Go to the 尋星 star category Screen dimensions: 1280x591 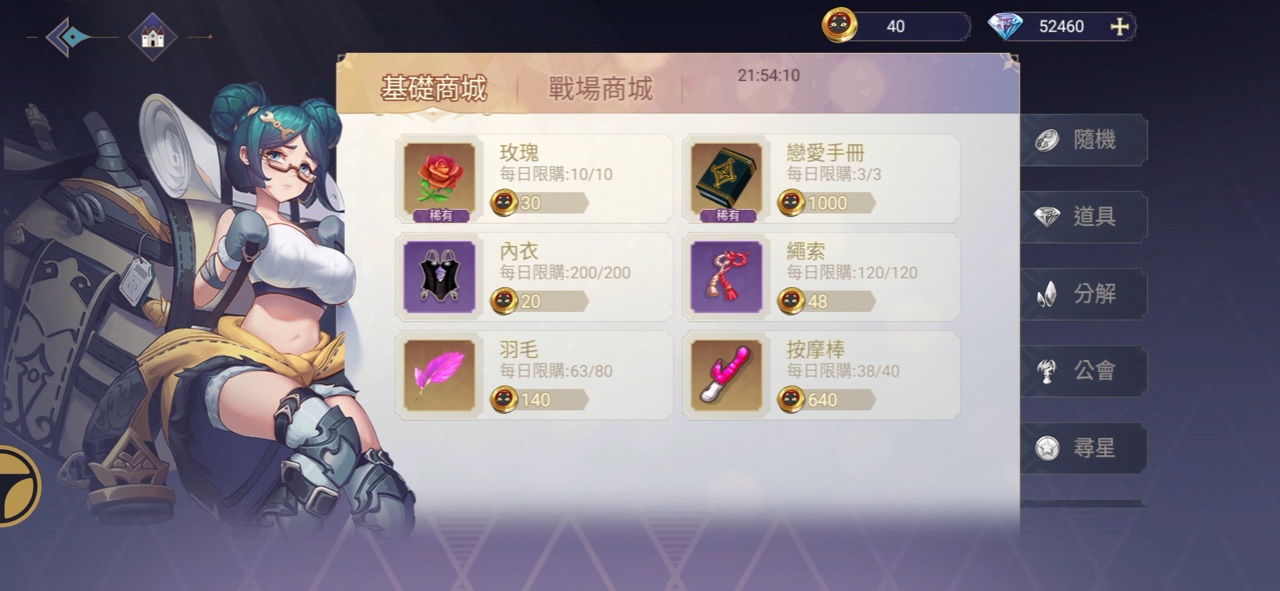(x=1084, y=448)
